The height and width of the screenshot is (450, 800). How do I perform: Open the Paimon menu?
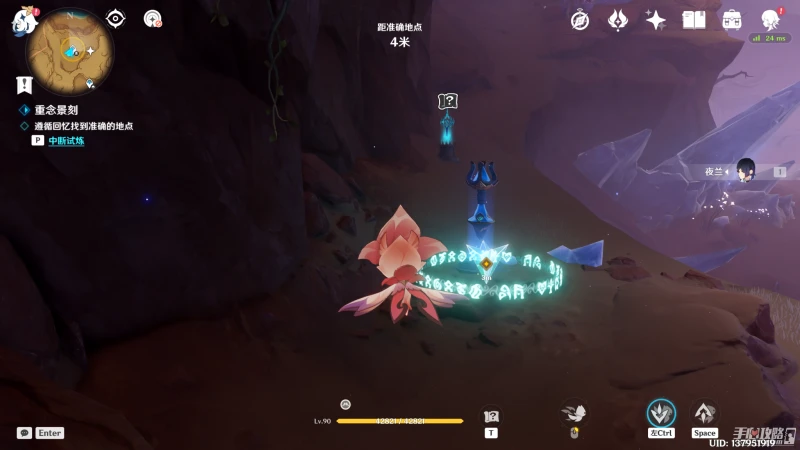pyautogui.click(x=23, y=21)
